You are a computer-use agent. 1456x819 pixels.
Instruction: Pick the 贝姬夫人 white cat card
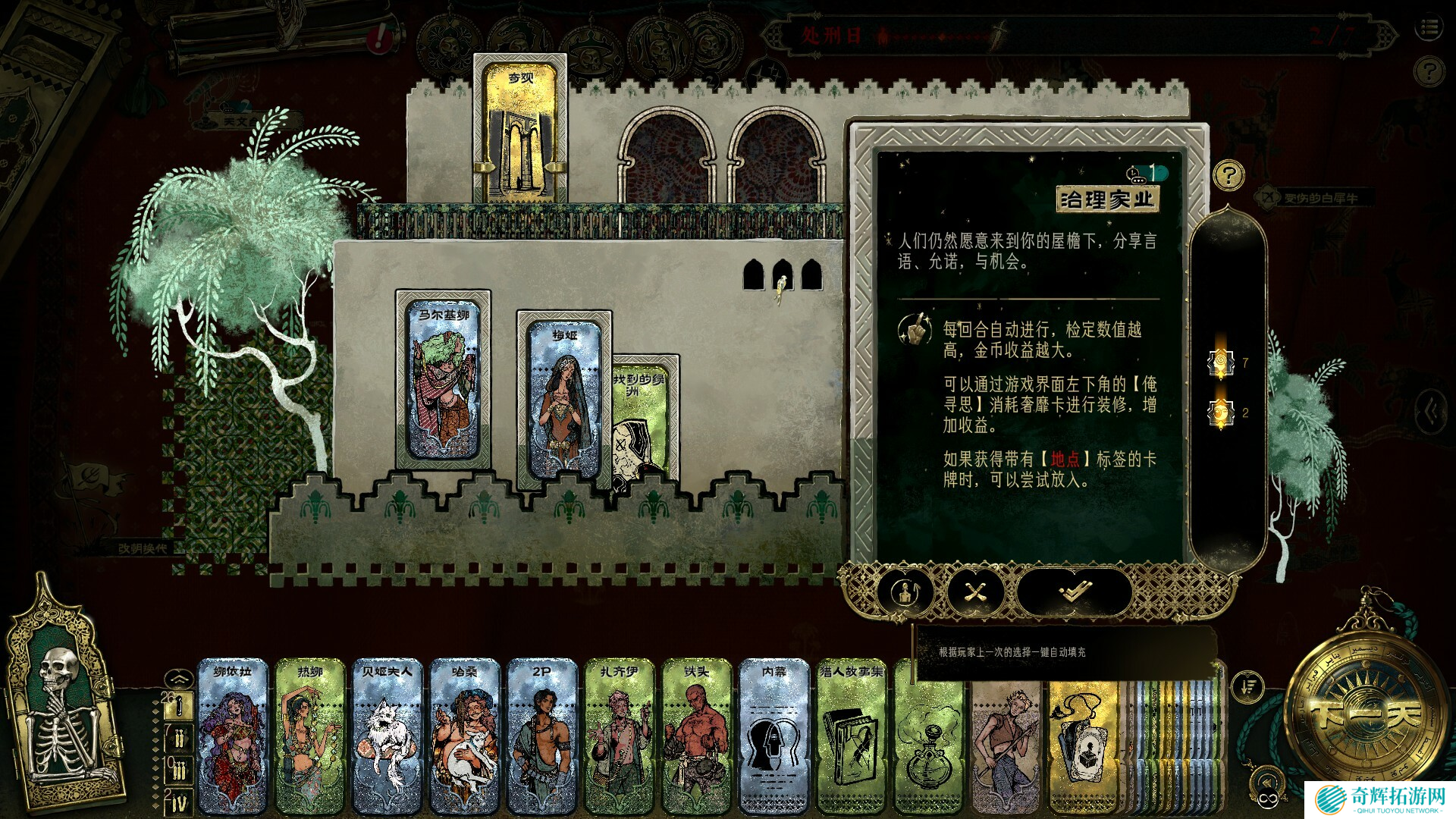click(x=388, y=736)
